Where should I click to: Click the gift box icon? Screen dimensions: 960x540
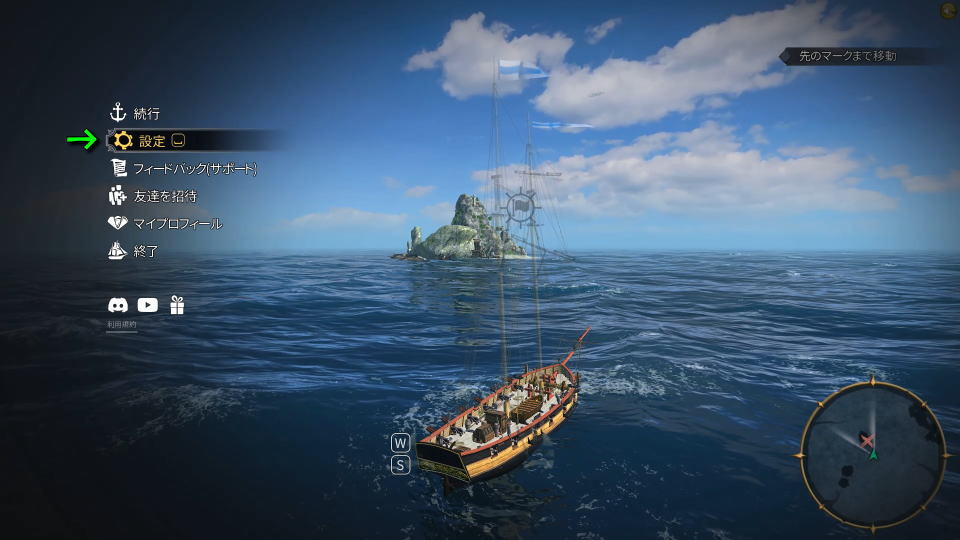[x=177, y=306]
